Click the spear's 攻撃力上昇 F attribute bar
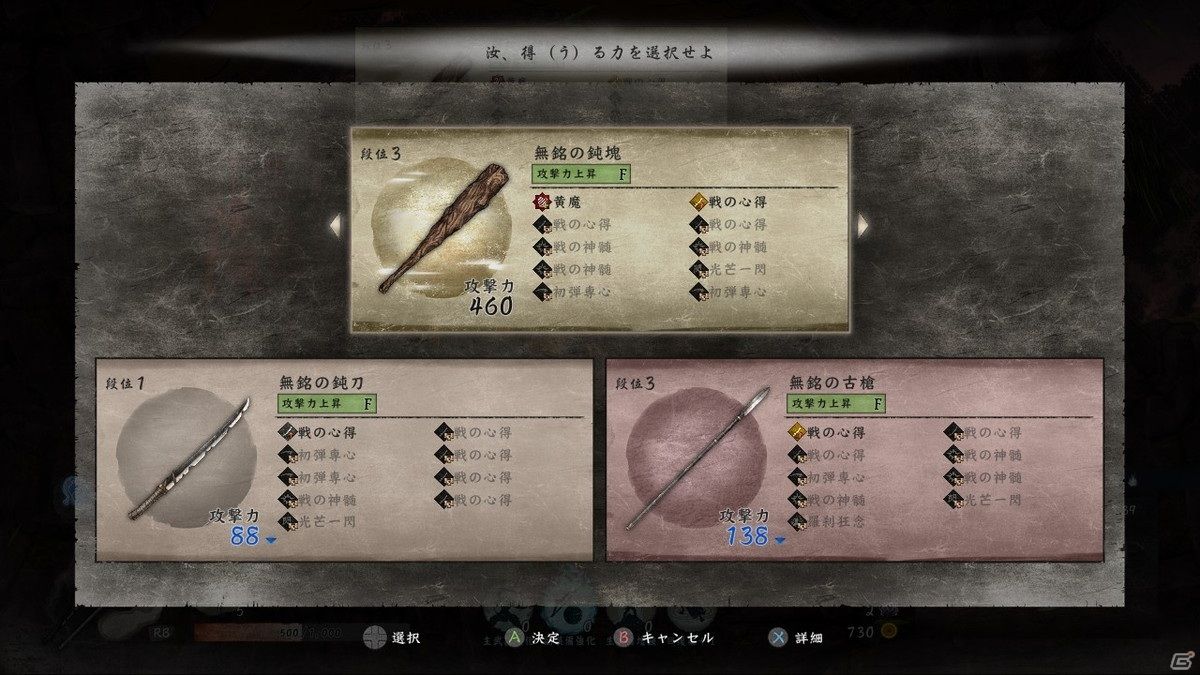Image resolution: width=1200 pixels, height=675 pixels. (x=837, y=404)
